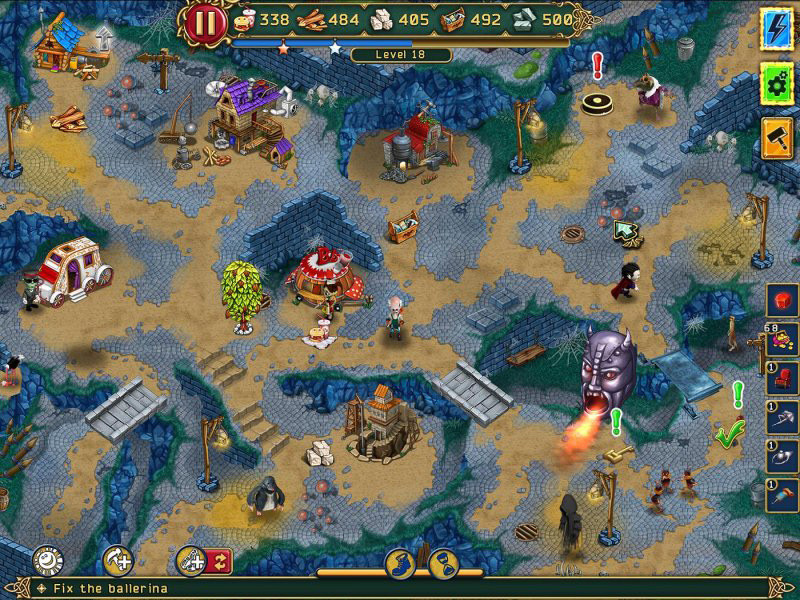Use the extra worker bonus button
800x600 pixels.
click(x=118, y=560)
